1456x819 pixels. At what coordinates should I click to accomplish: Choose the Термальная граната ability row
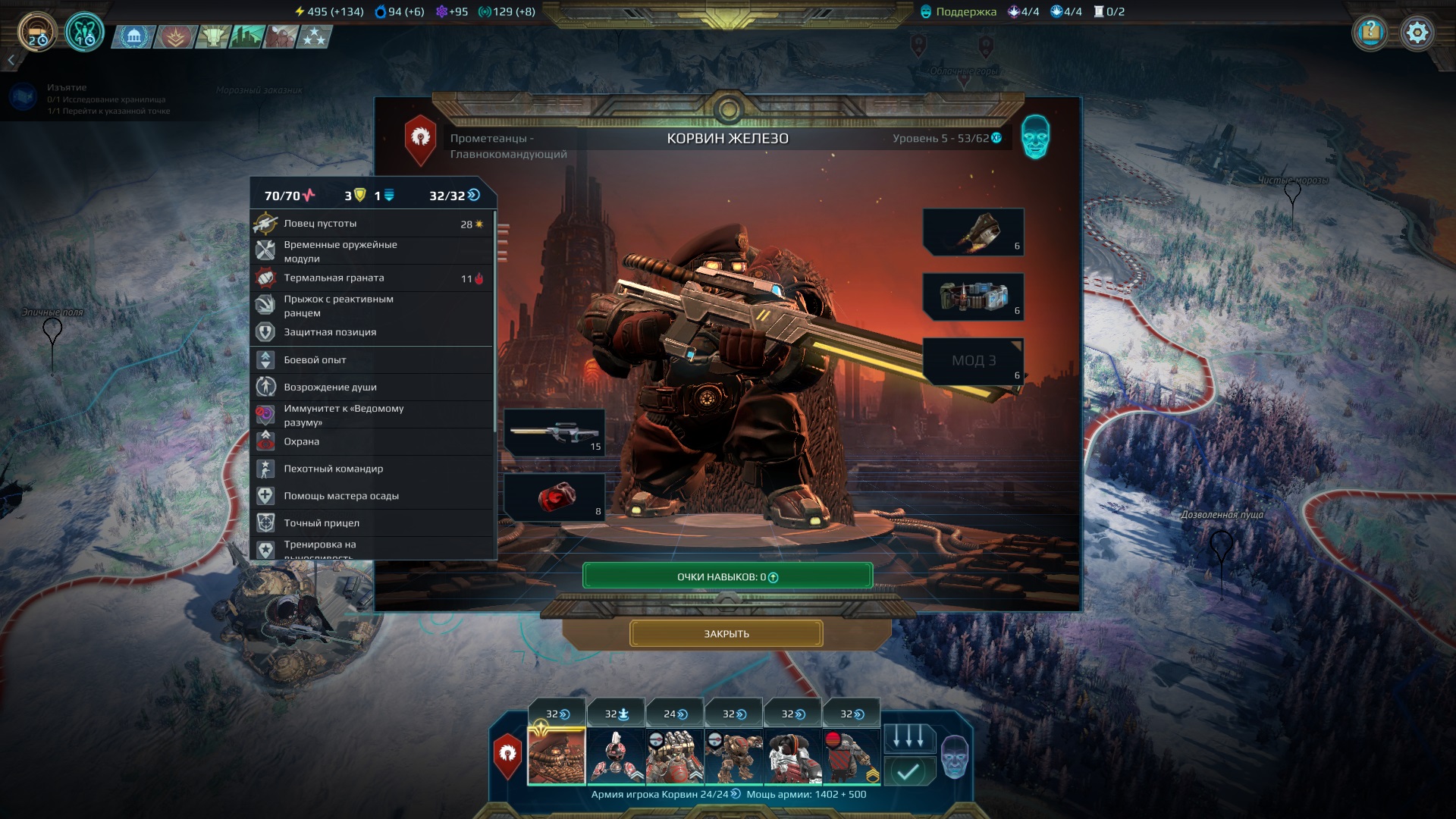[x=372, y=278]
